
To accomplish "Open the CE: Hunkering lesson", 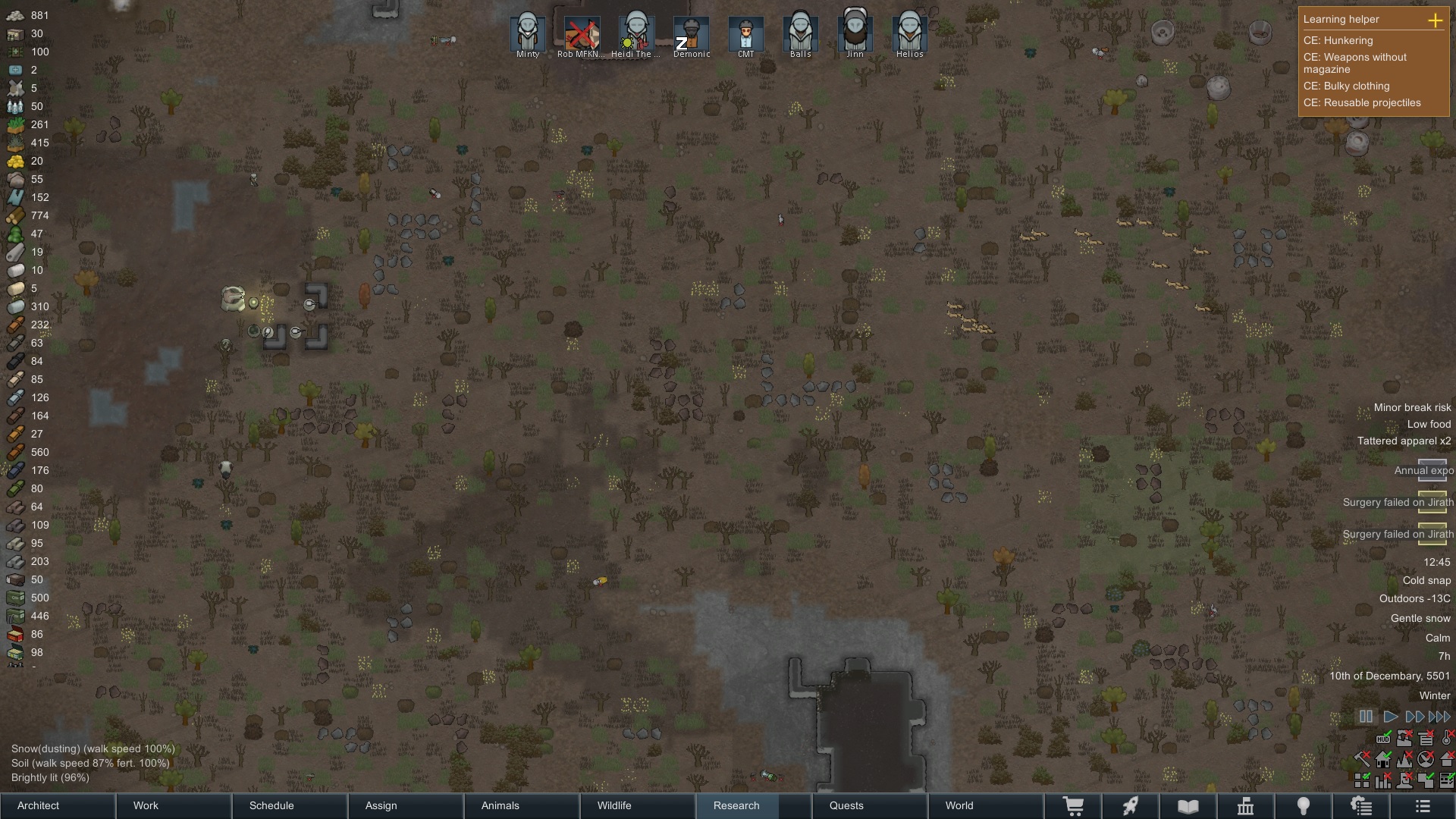I will coord(1338,40).
